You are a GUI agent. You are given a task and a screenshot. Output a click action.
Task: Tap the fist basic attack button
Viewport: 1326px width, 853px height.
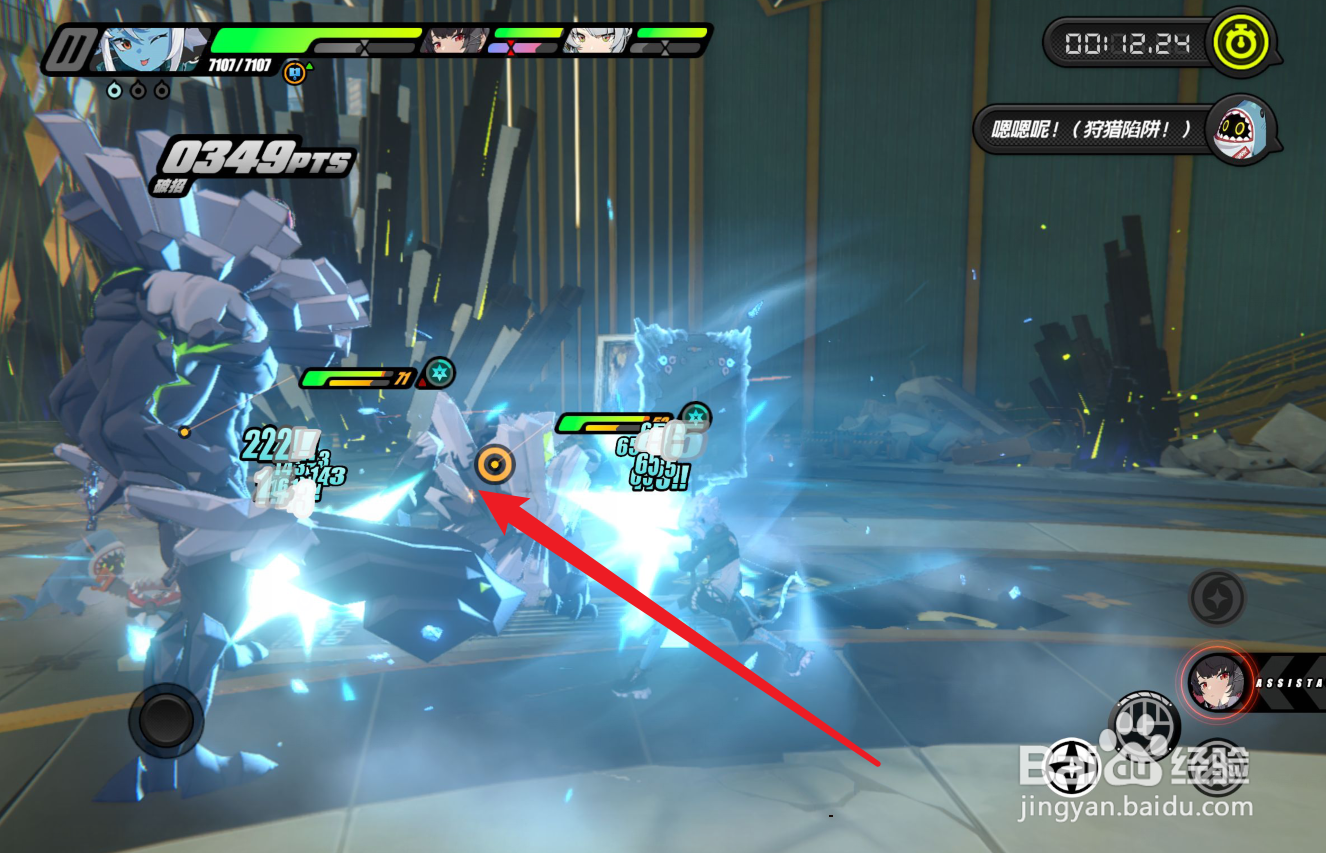[x=1143, y=723]
